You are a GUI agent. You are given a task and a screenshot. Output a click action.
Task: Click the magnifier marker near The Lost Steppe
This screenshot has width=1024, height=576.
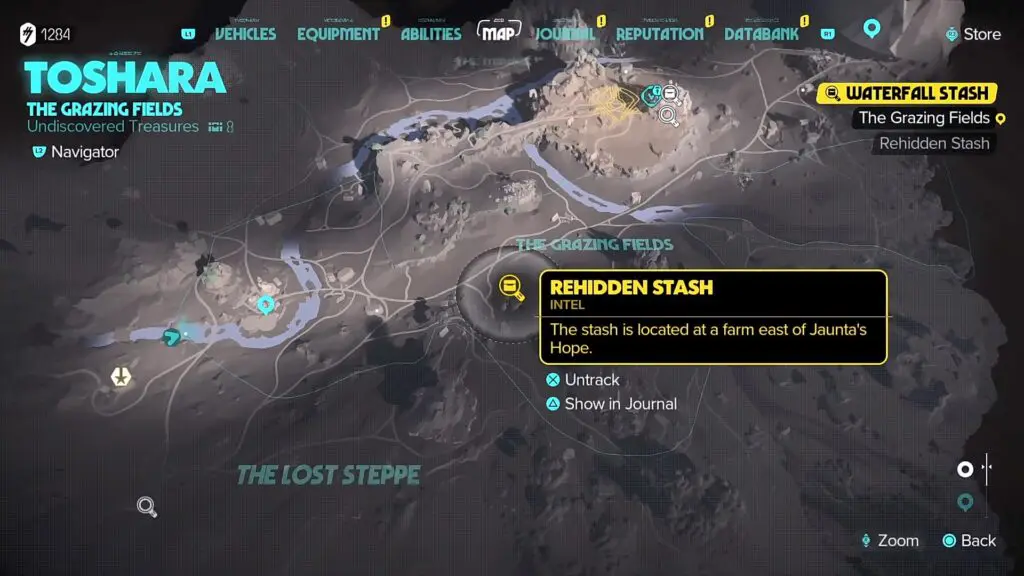point(147,507)
